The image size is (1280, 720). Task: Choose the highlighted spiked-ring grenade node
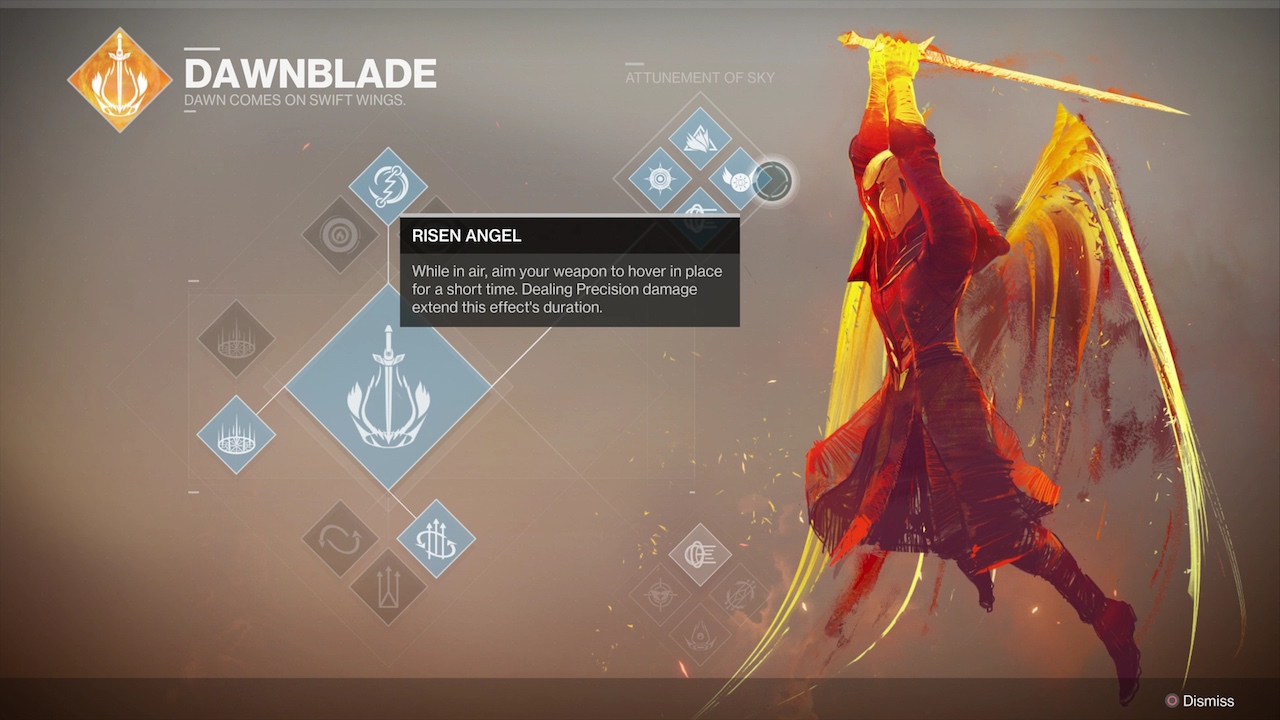(236, 435)
